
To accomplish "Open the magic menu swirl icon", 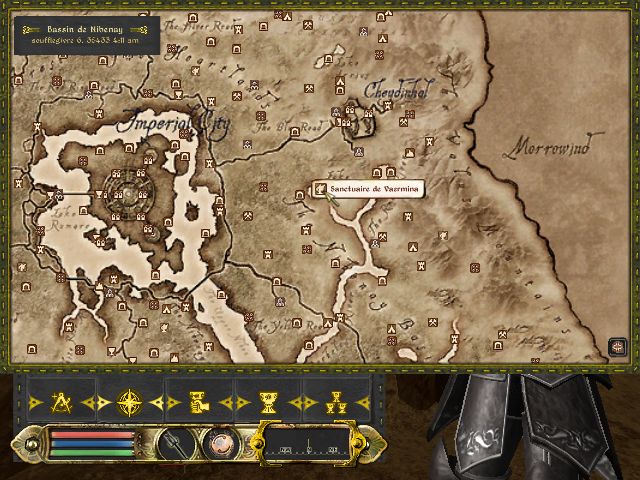I will [217, 441].
